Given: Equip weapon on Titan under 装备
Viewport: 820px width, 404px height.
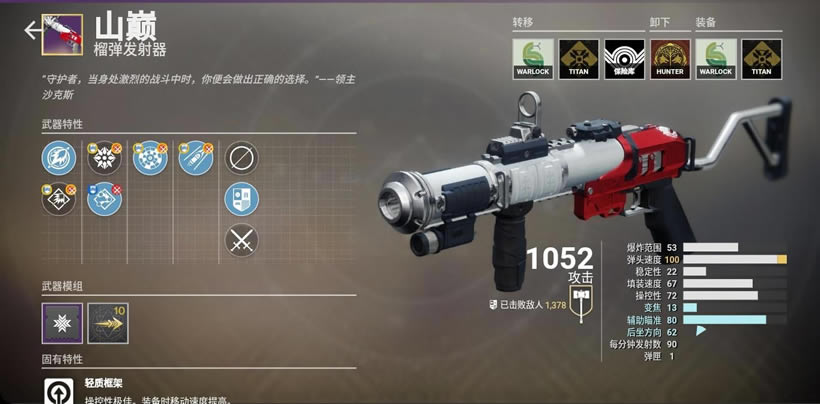Looking at the screenshot, I should click(762, 59).
